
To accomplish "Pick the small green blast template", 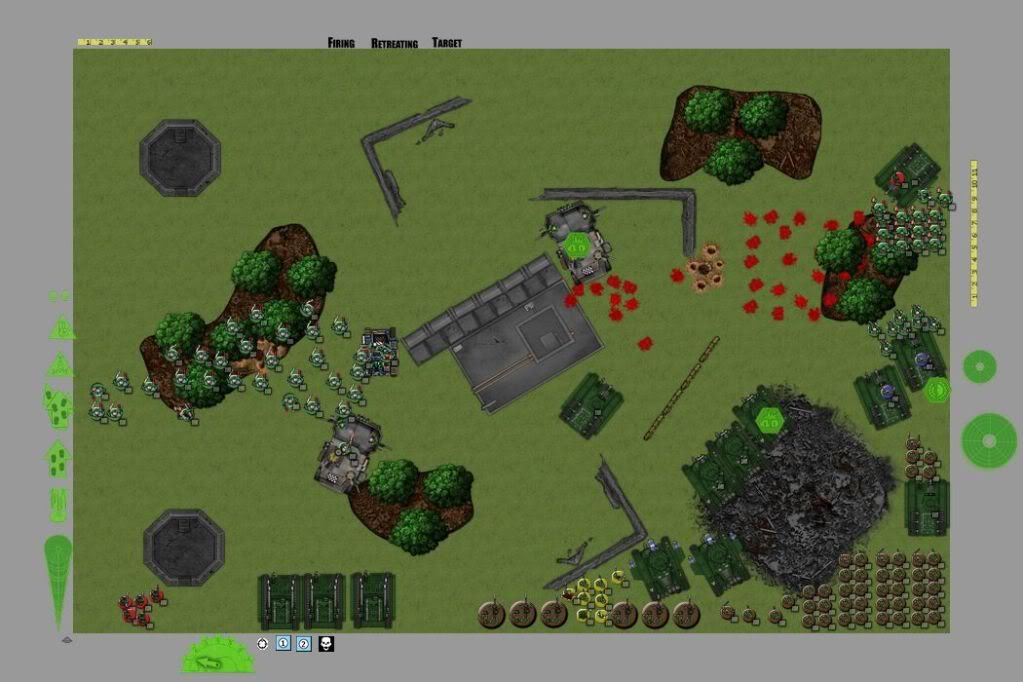I will 979,367.
